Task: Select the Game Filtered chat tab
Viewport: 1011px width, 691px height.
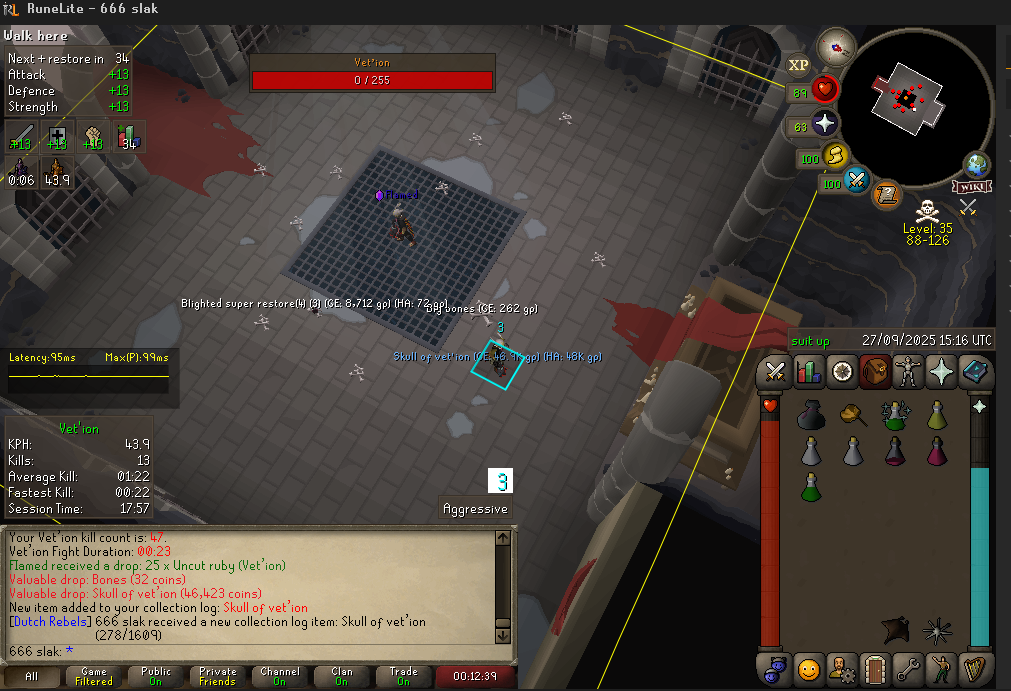Action: pos(93,677)
